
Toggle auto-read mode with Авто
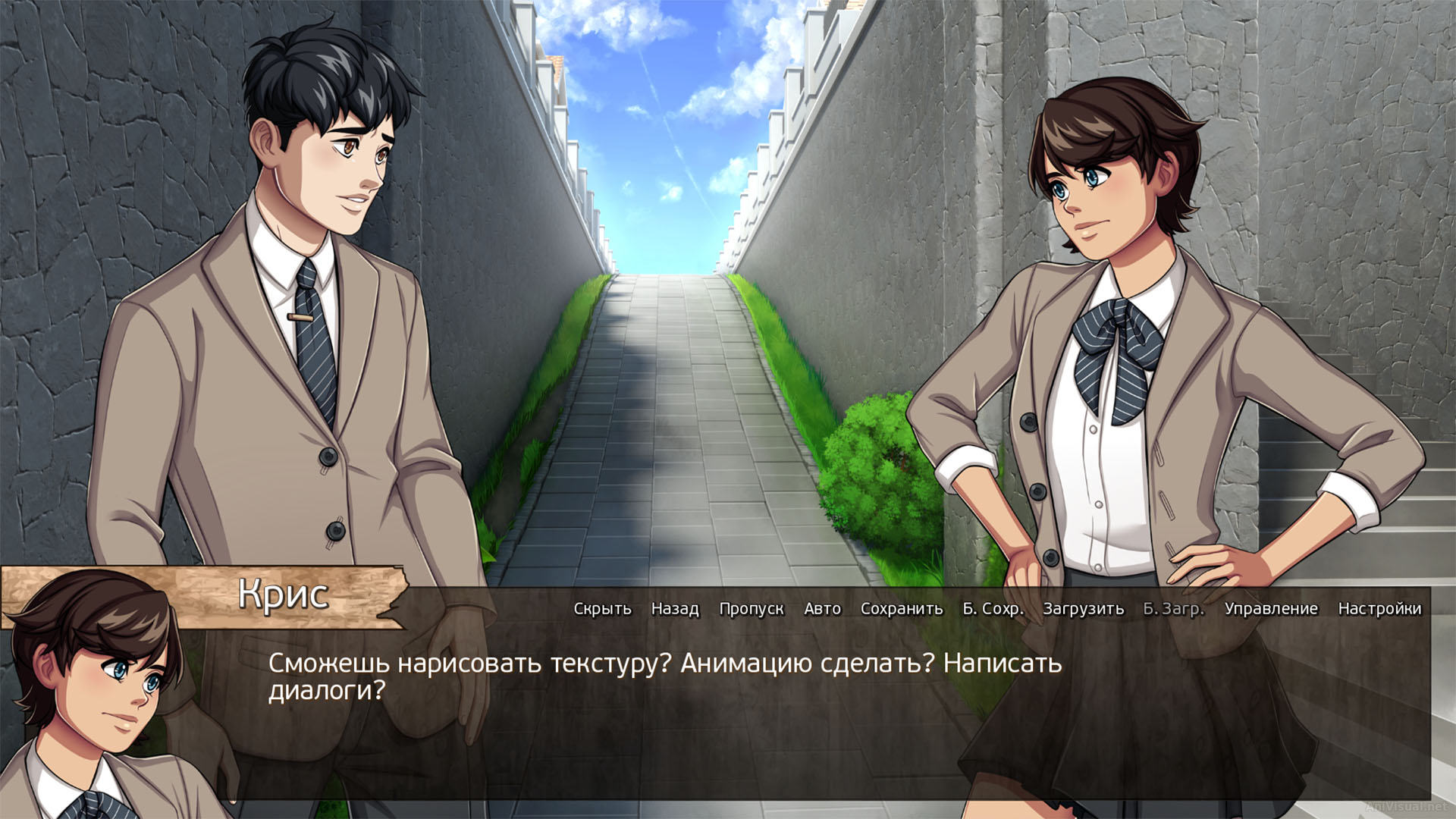point(823,608)
